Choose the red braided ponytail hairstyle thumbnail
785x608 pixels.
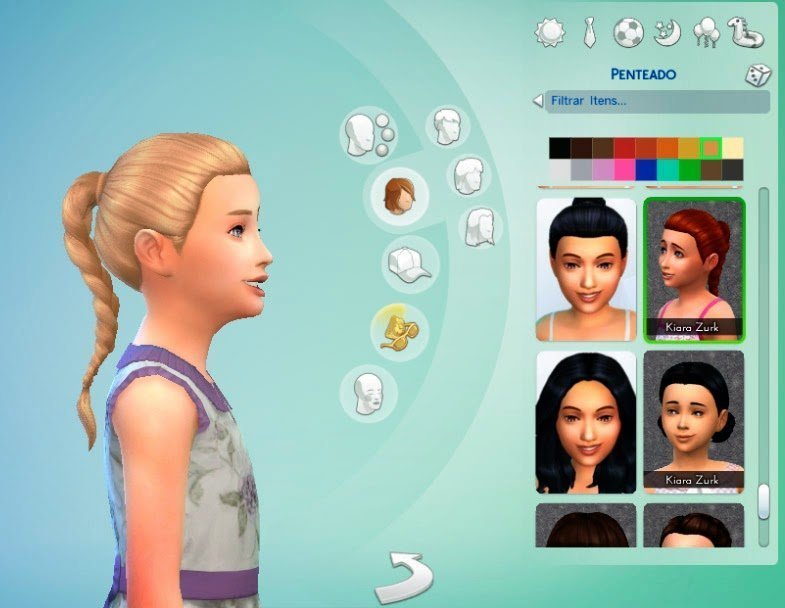click(x=694, y=269)
